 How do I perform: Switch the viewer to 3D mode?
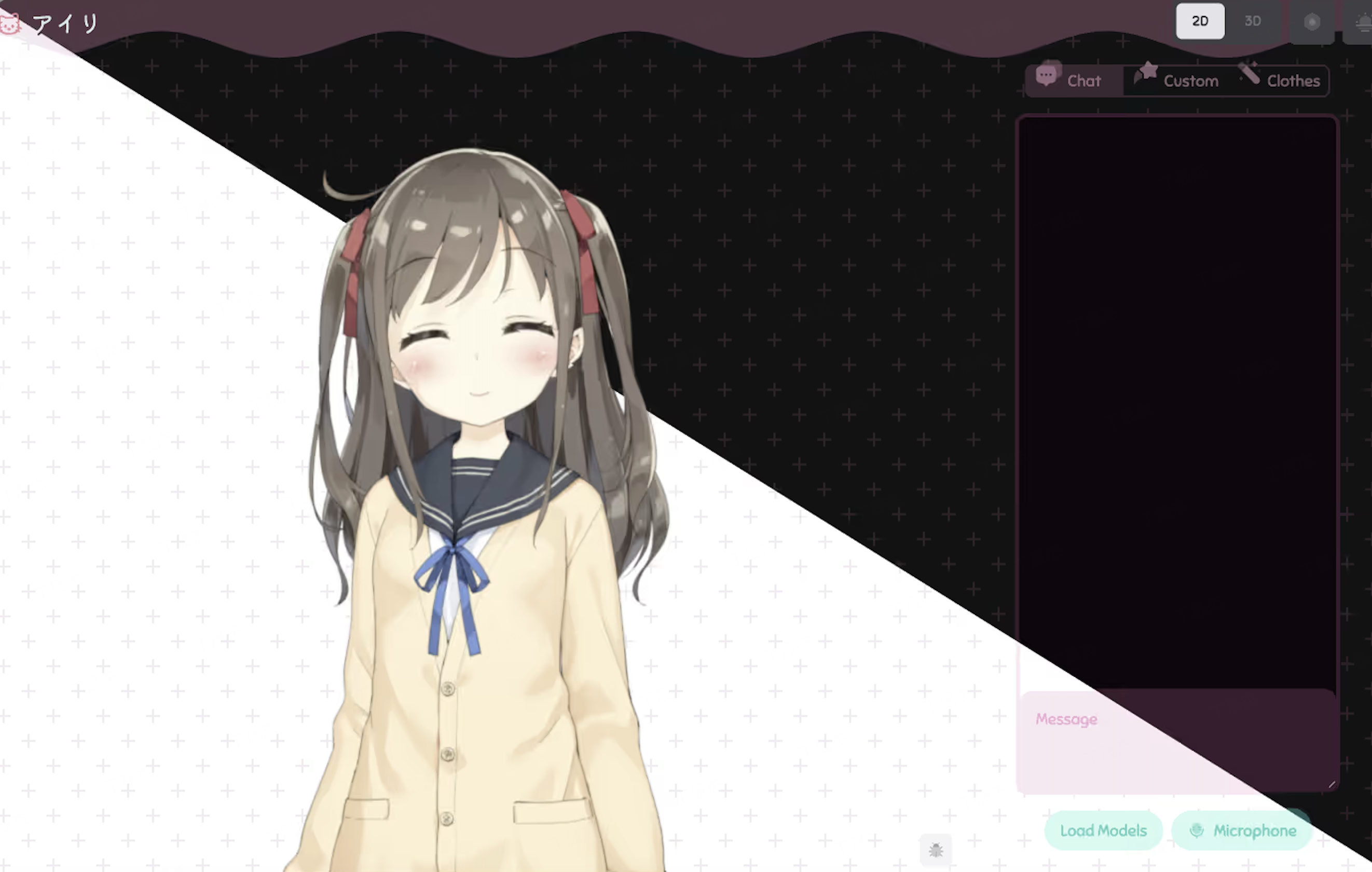pyautogui.click(x=1253, y=21)
